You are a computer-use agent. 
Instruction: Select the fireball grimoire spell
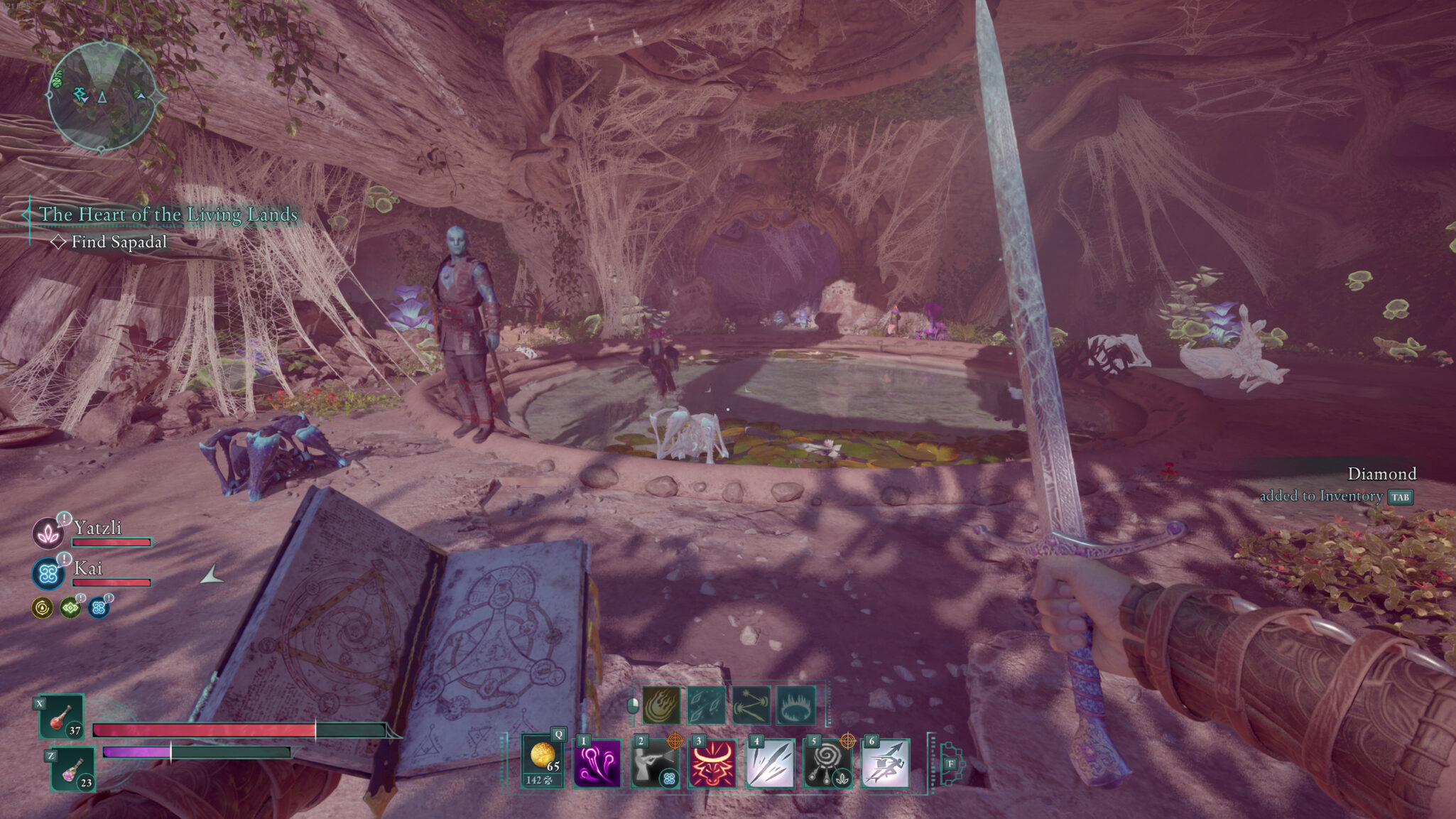[661, 705]
